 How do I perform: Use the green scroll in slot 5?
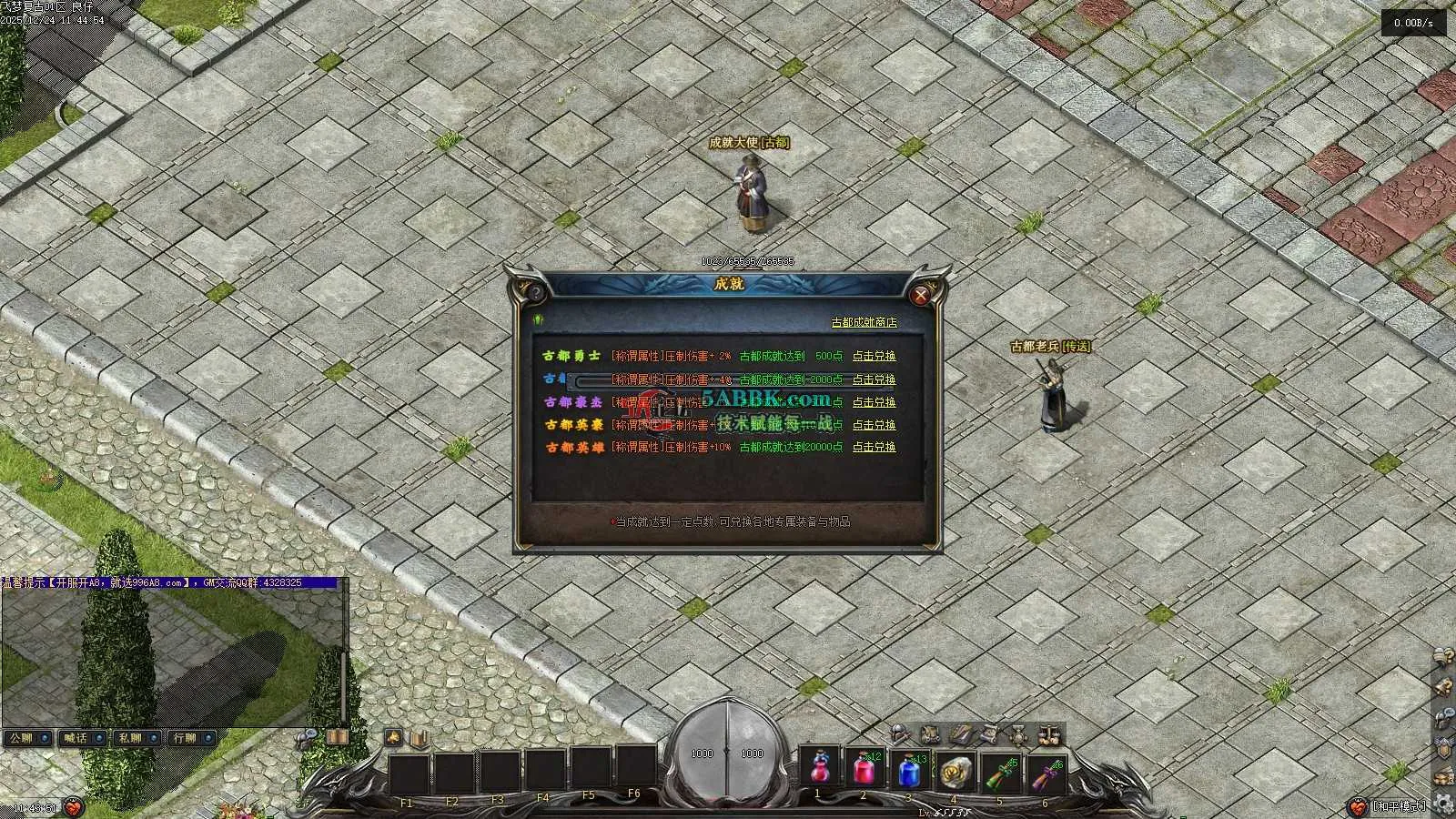click(1000, 773)
